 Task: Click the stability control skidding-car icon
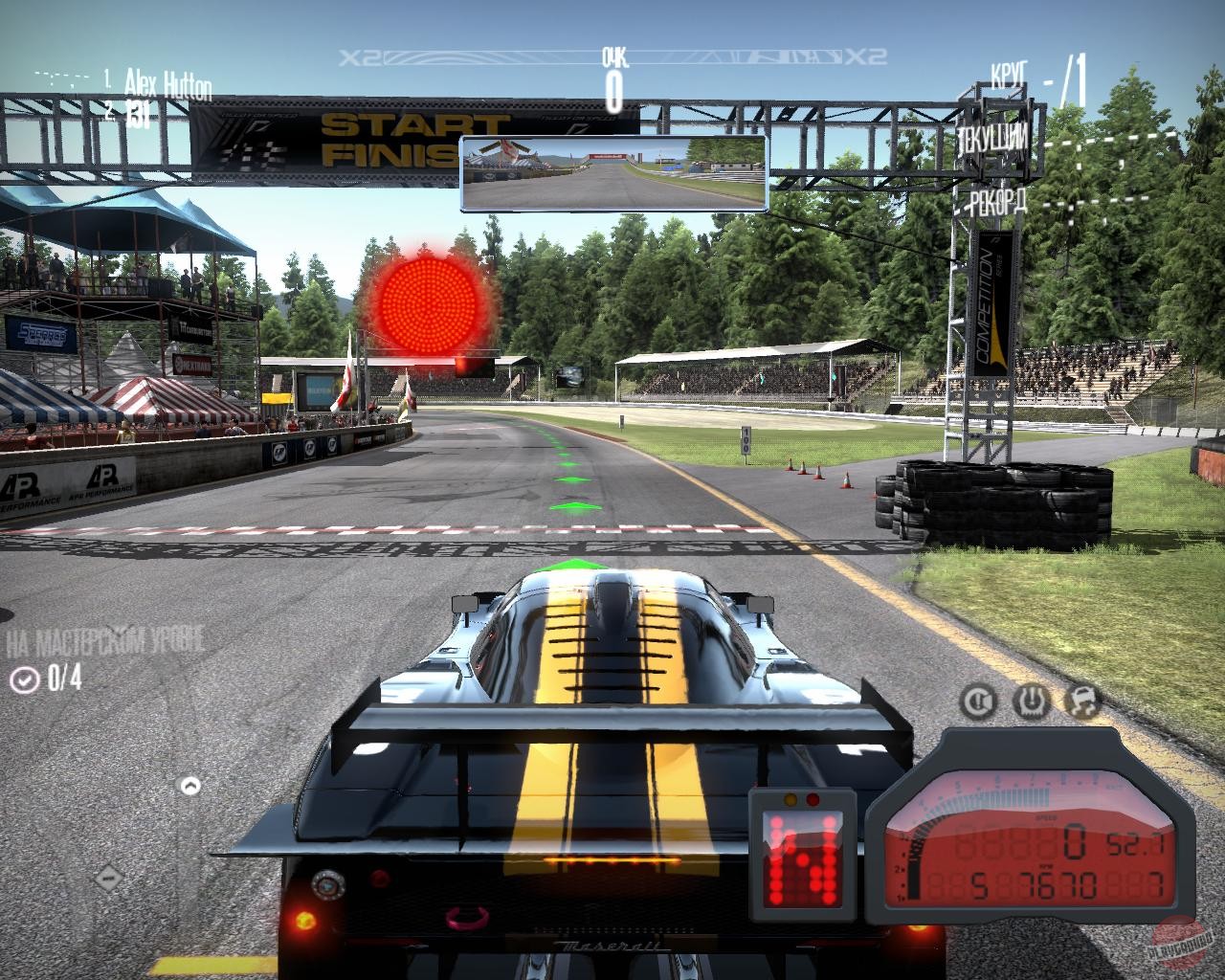click(x=1083, y=702)
